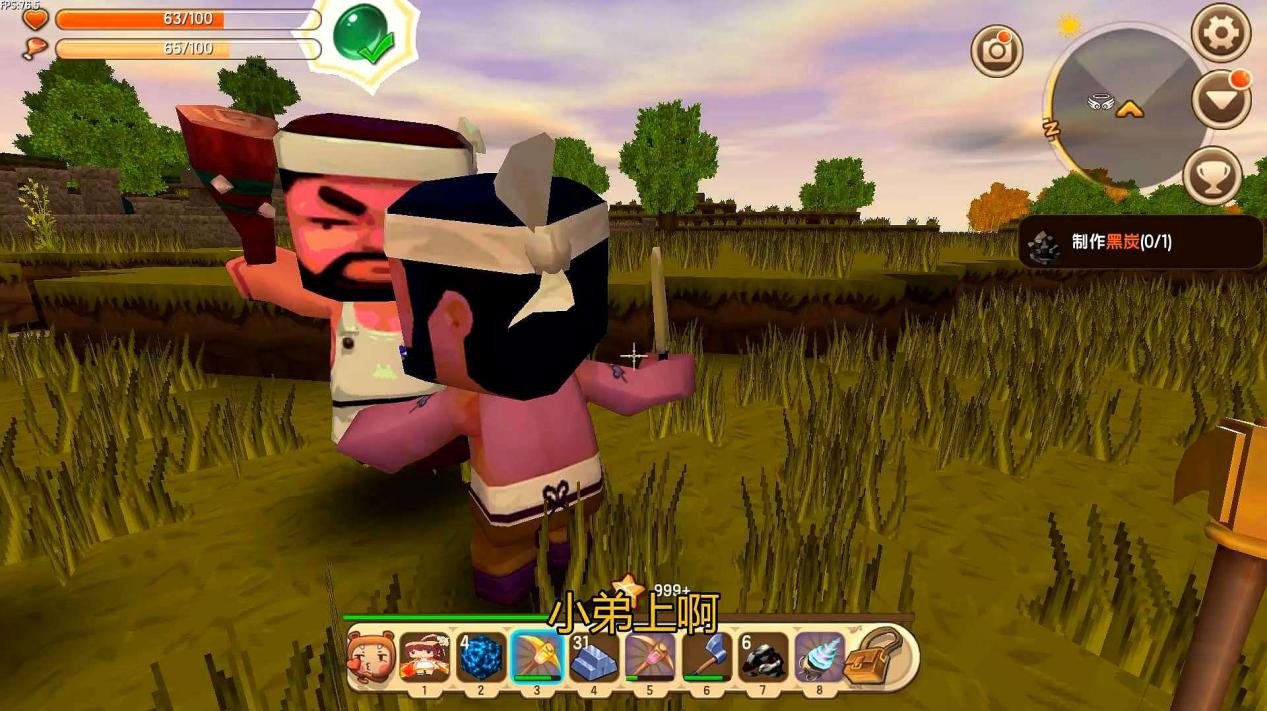Select the black coal stack slot
Image resolution: width=1267 pixels, height=711 pixels.
click(763, 657)
